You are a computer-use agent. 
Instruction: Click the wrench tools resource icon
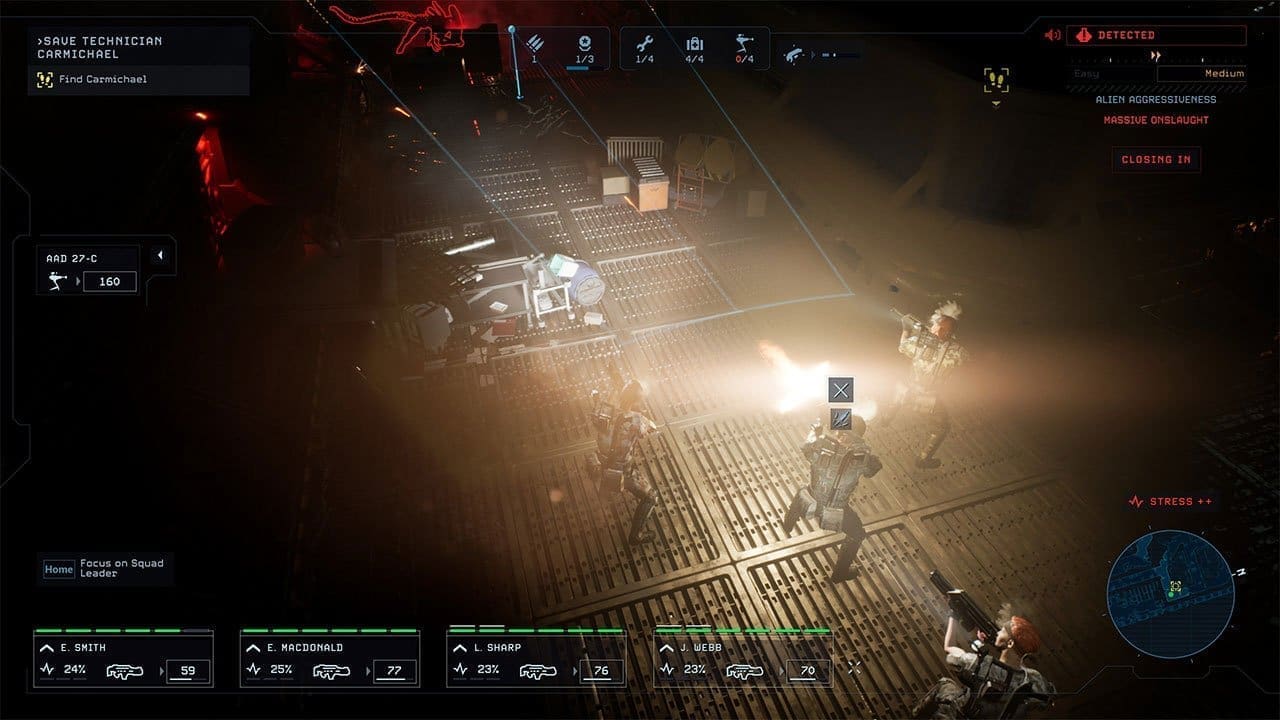644,44
